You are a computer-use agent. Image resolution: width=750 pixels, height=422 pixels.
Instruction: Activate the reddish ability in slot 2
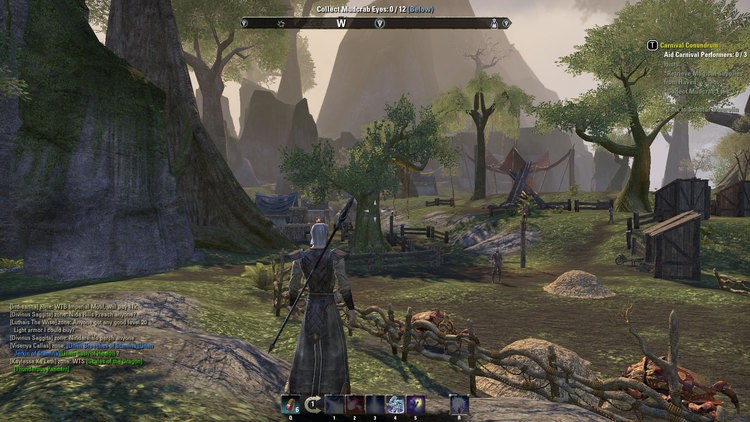354,404
